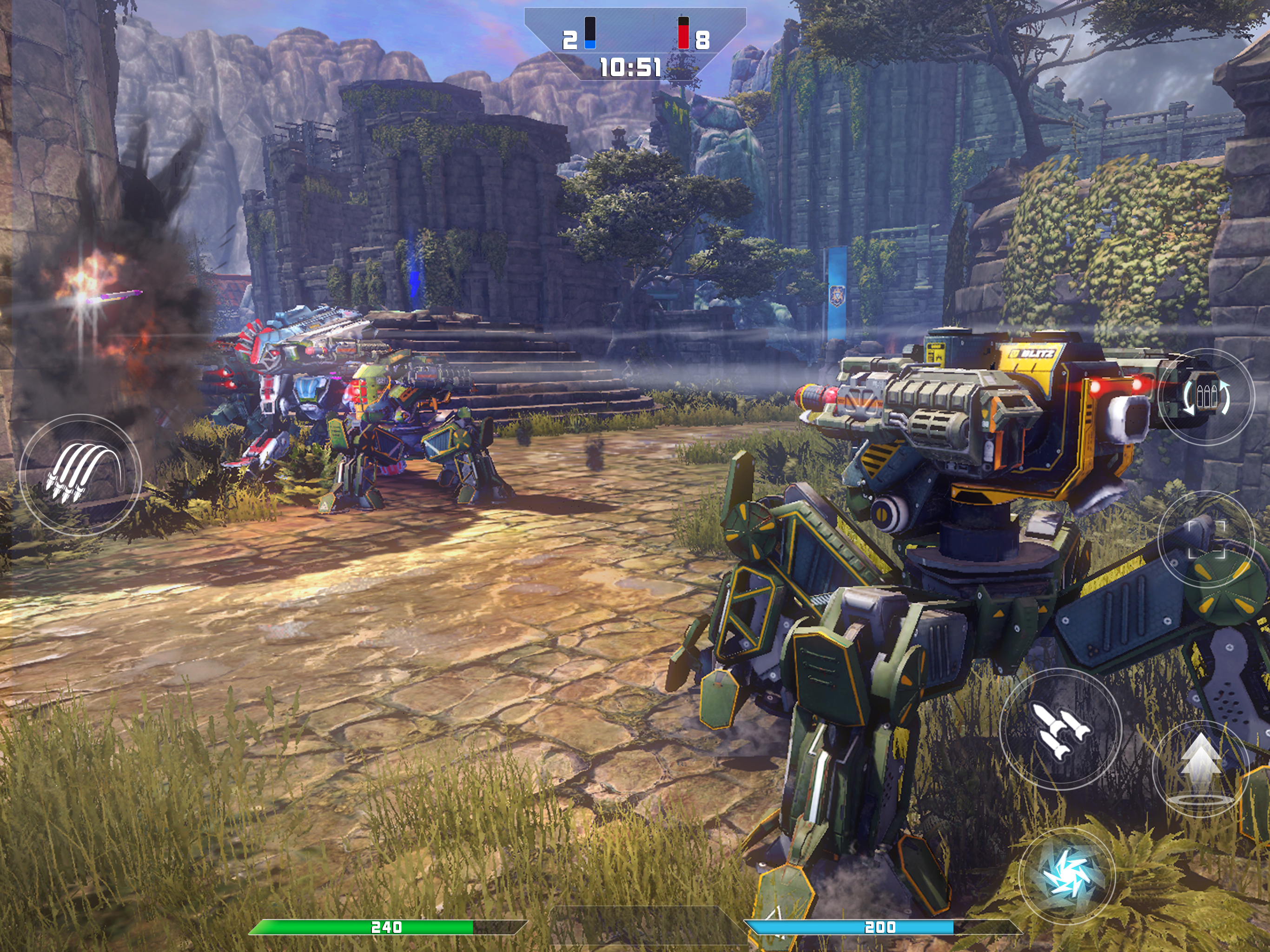Viewport: 1270px width, 952px height.
Task: Toggle the target lock-on brackets button
Action: coord(1206,539)
